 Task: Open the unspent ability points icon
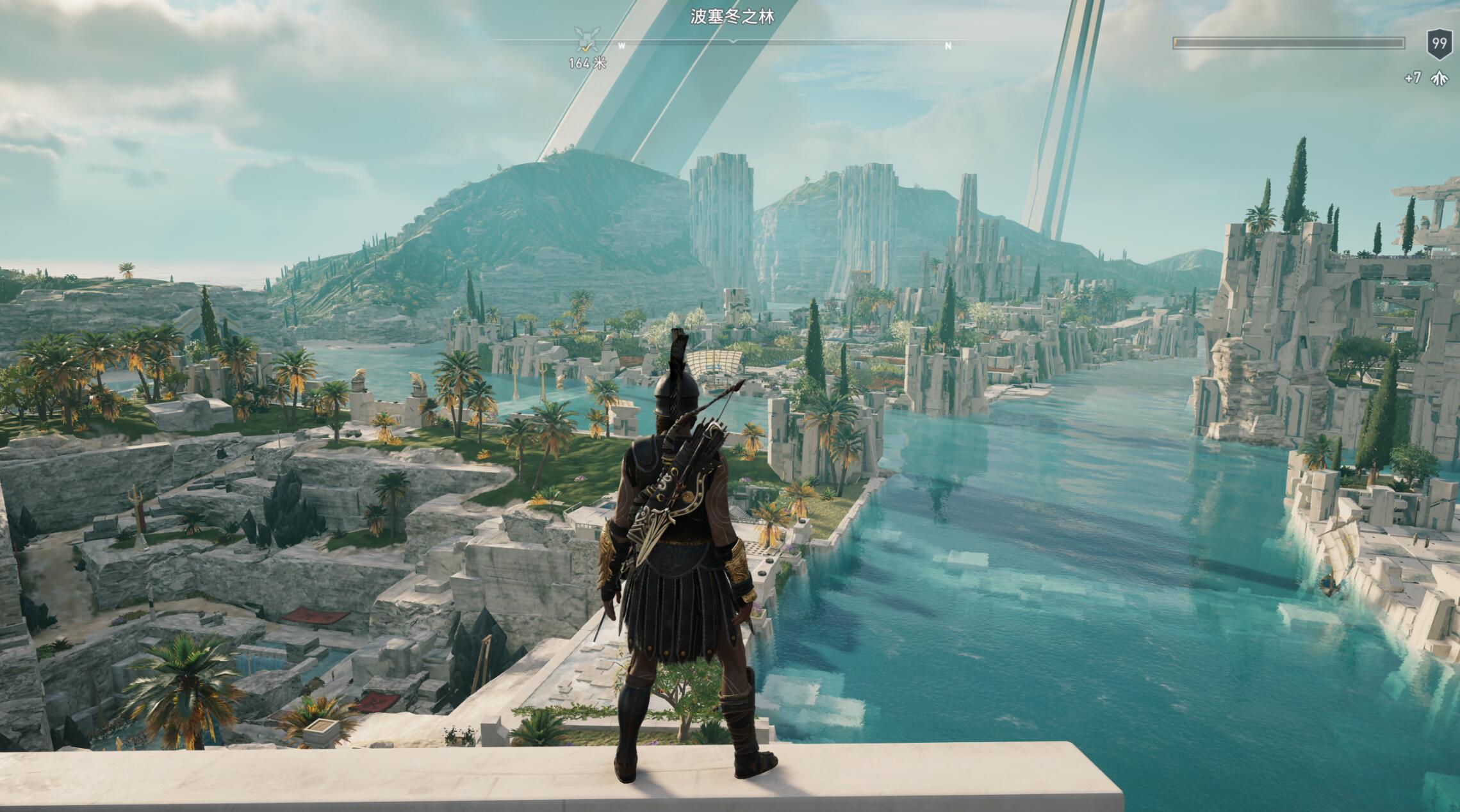(1439, 78)
